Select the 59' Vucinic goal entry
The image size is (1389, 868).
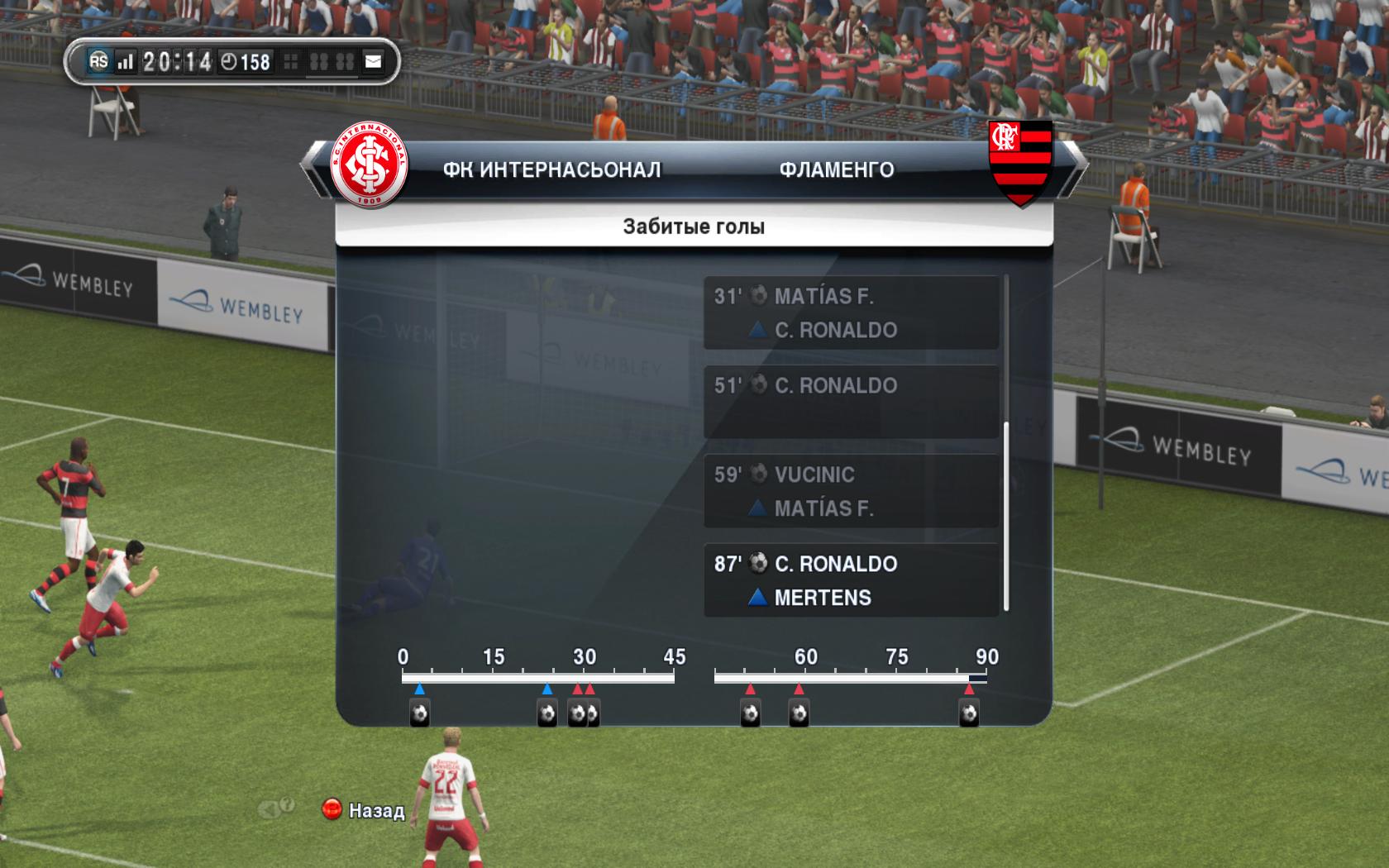[851, 491]
